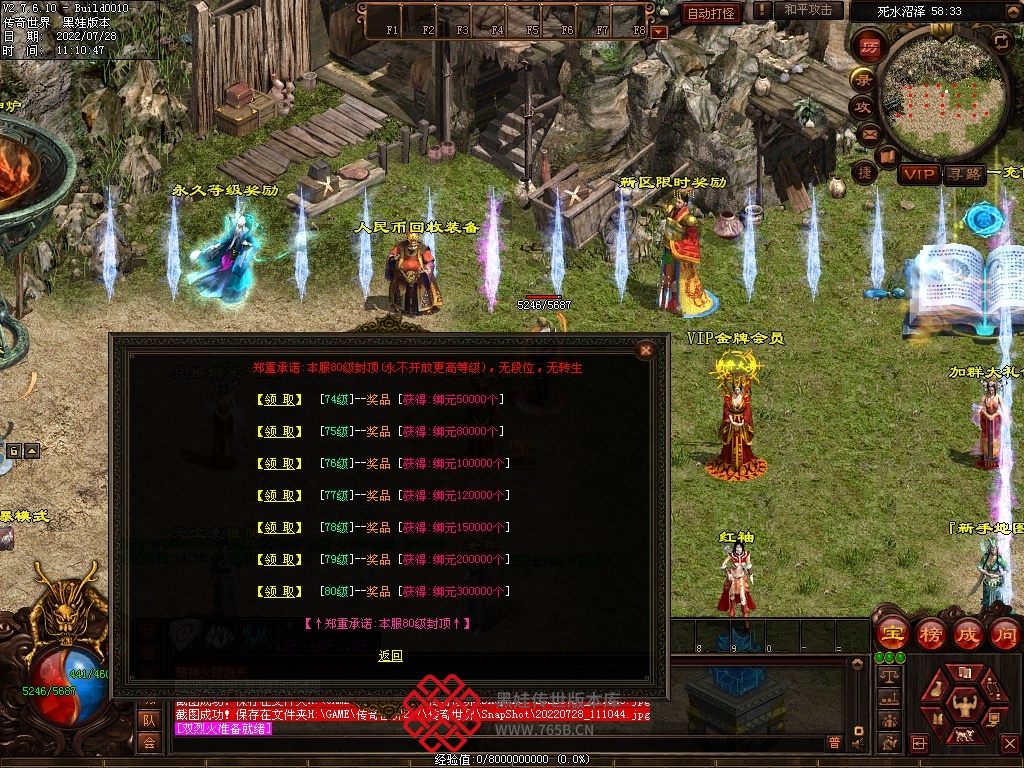1024x768 pixels.
Task: Toggle the 自动打怪 auto-fight button
Action: (711, 13)
